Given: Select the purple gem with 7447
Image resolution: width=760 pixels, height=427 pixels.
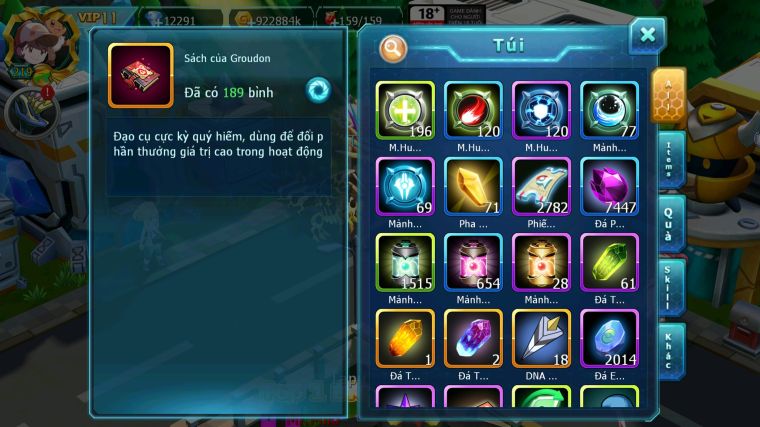Looking at the screenshot, I should click(x=609, y=186).
